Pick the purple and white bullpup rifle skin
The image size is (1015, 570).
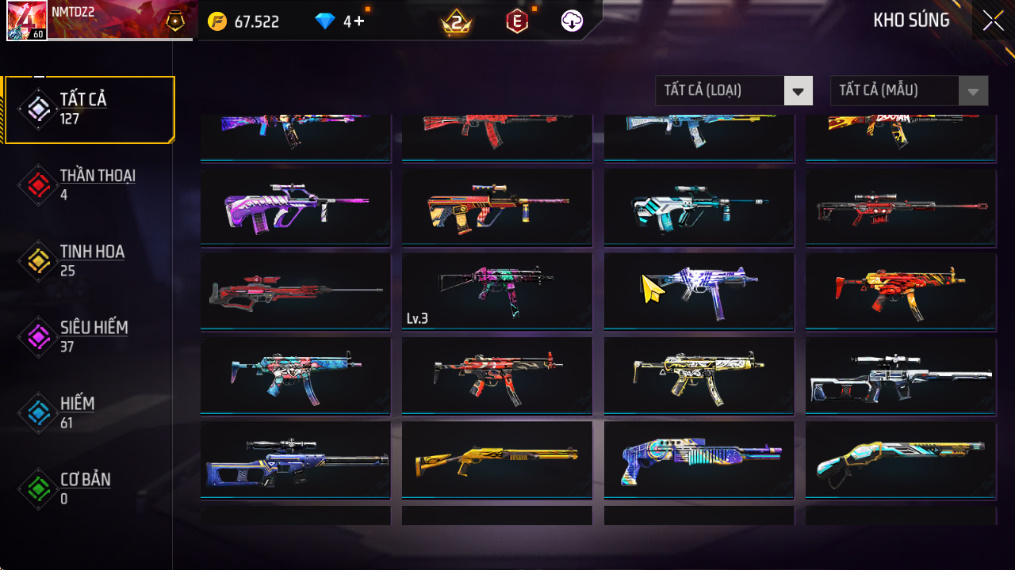coord(295,207)
